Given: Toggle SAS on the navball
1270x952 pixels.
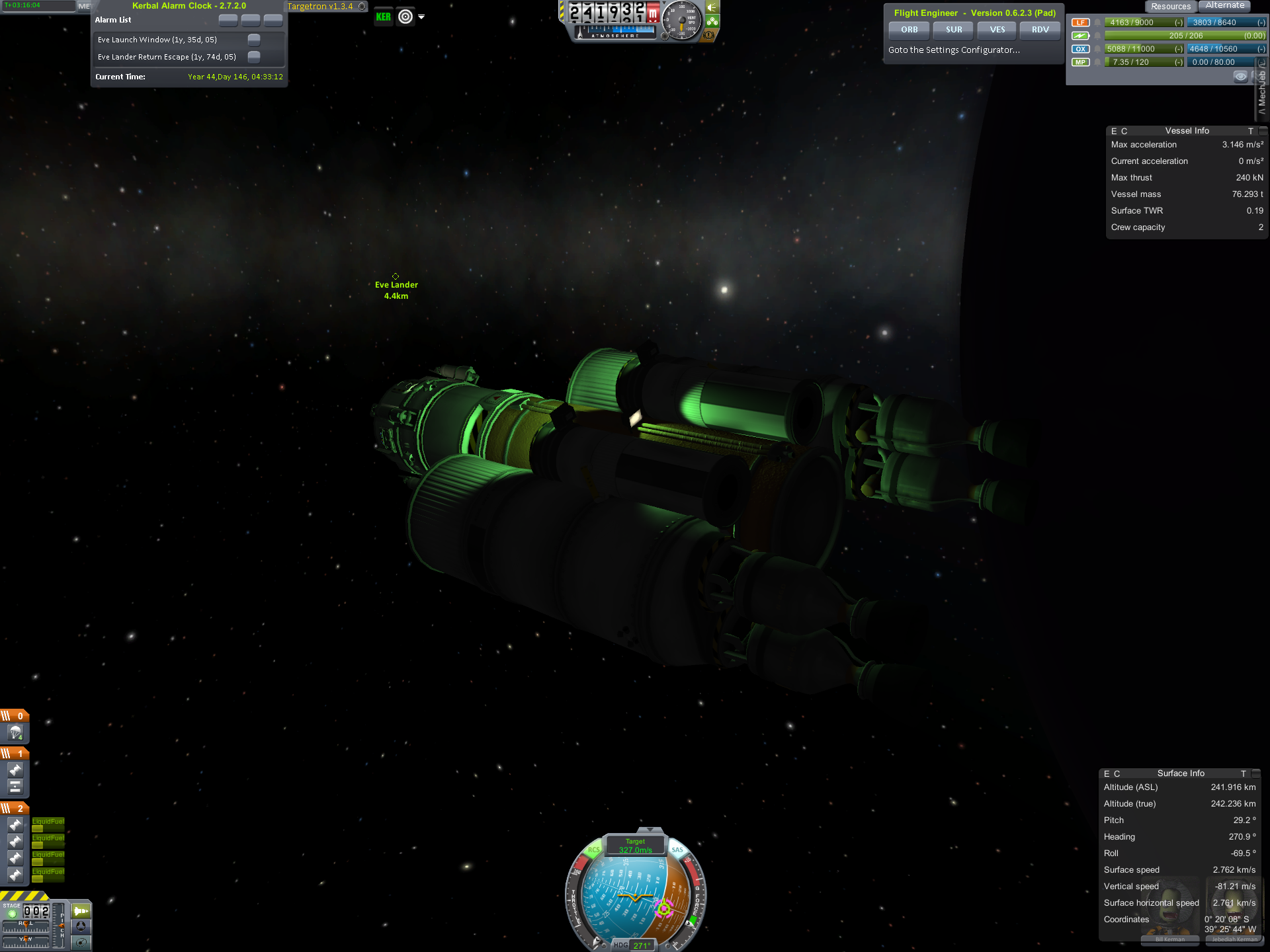Looking at the screenshot, I should pos(677,850).
